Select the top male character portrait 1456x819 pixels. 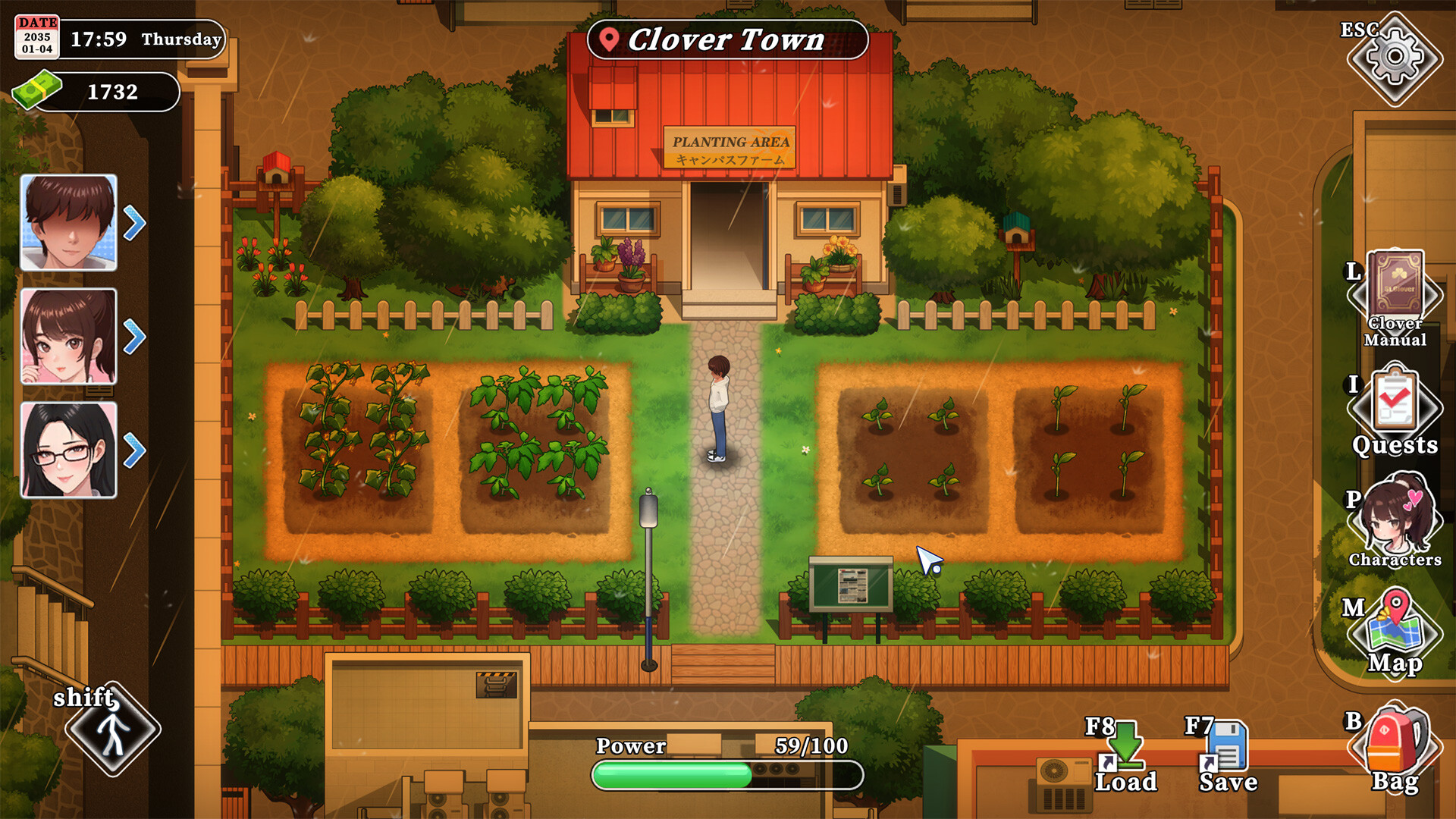pyautogui.click(x=68, y=222)
